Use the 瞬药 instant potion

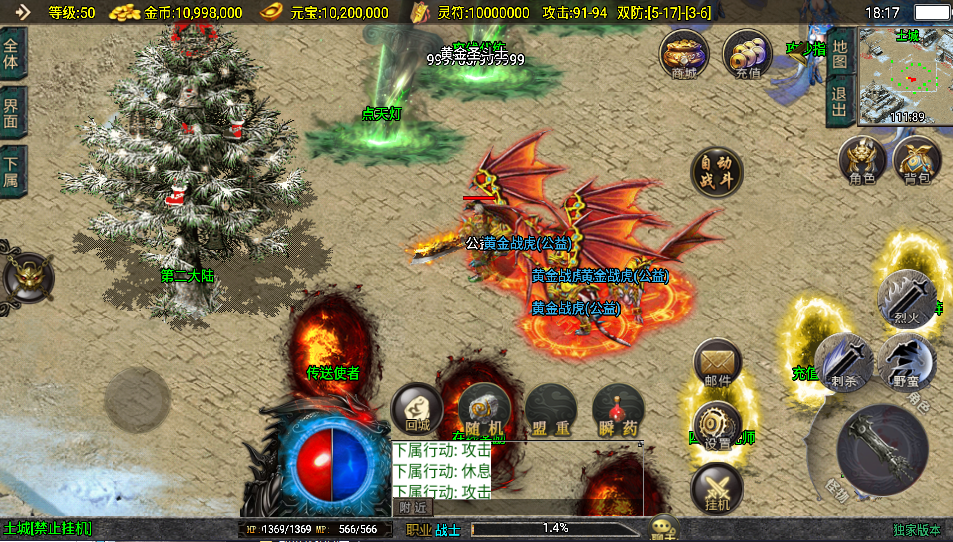(x=617, y=409)
